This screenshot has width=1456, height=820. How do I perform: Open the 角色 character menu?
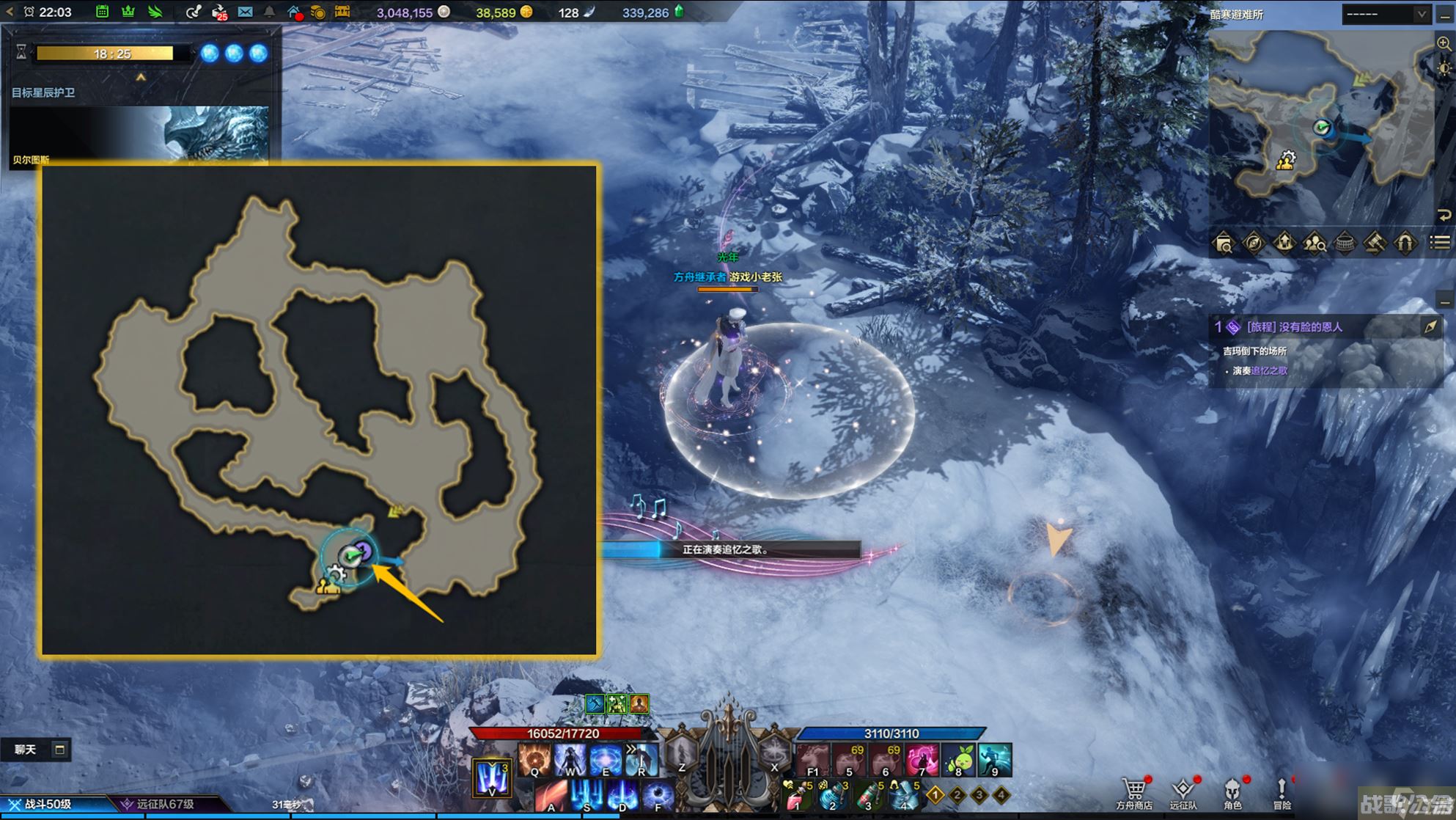tap(1232, 792)
